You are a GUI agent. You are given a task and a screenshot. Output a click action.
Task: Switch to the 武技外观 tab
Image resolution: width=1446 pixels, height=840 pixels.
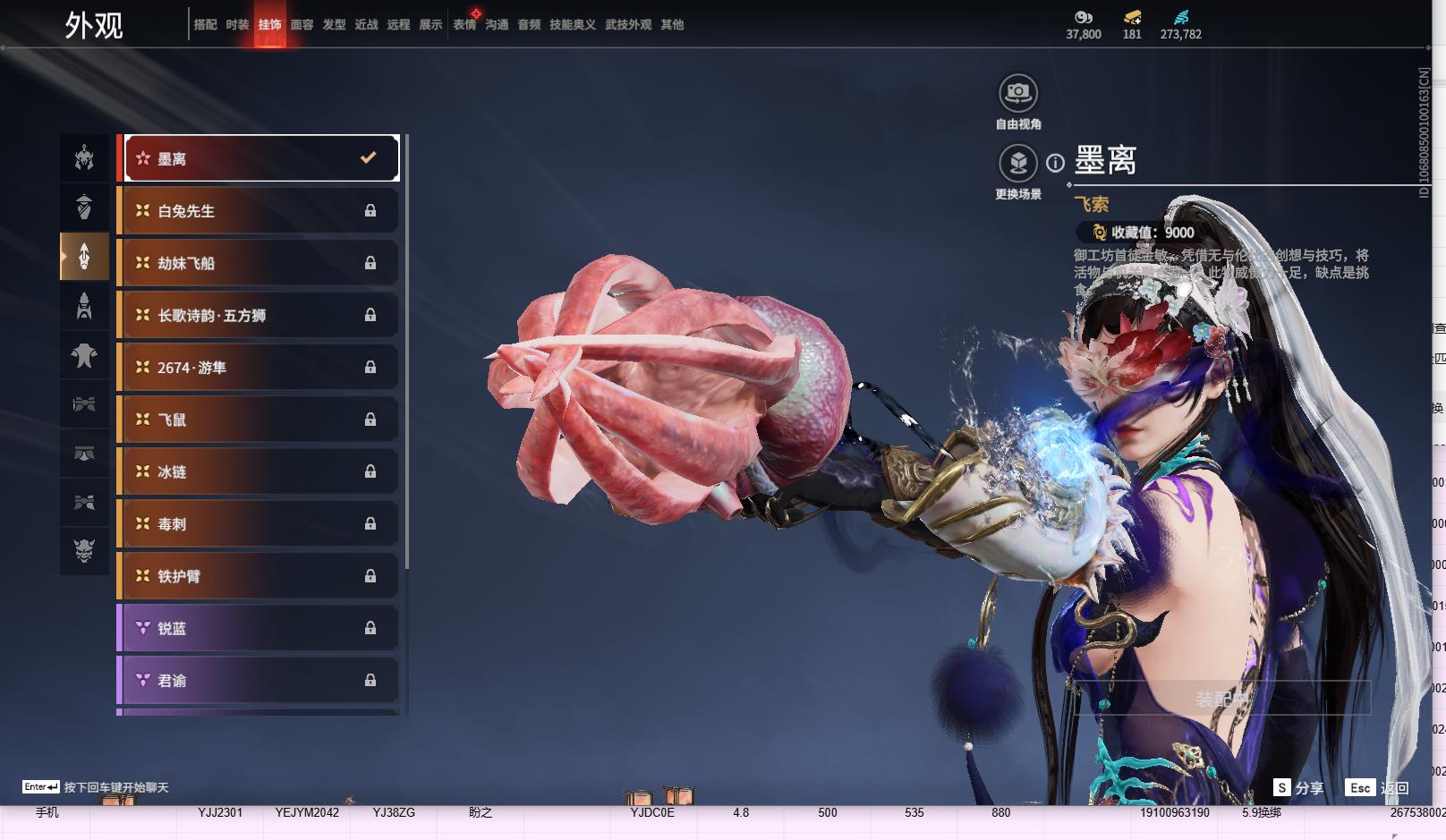pyautogui.click(x=627, y=25)
